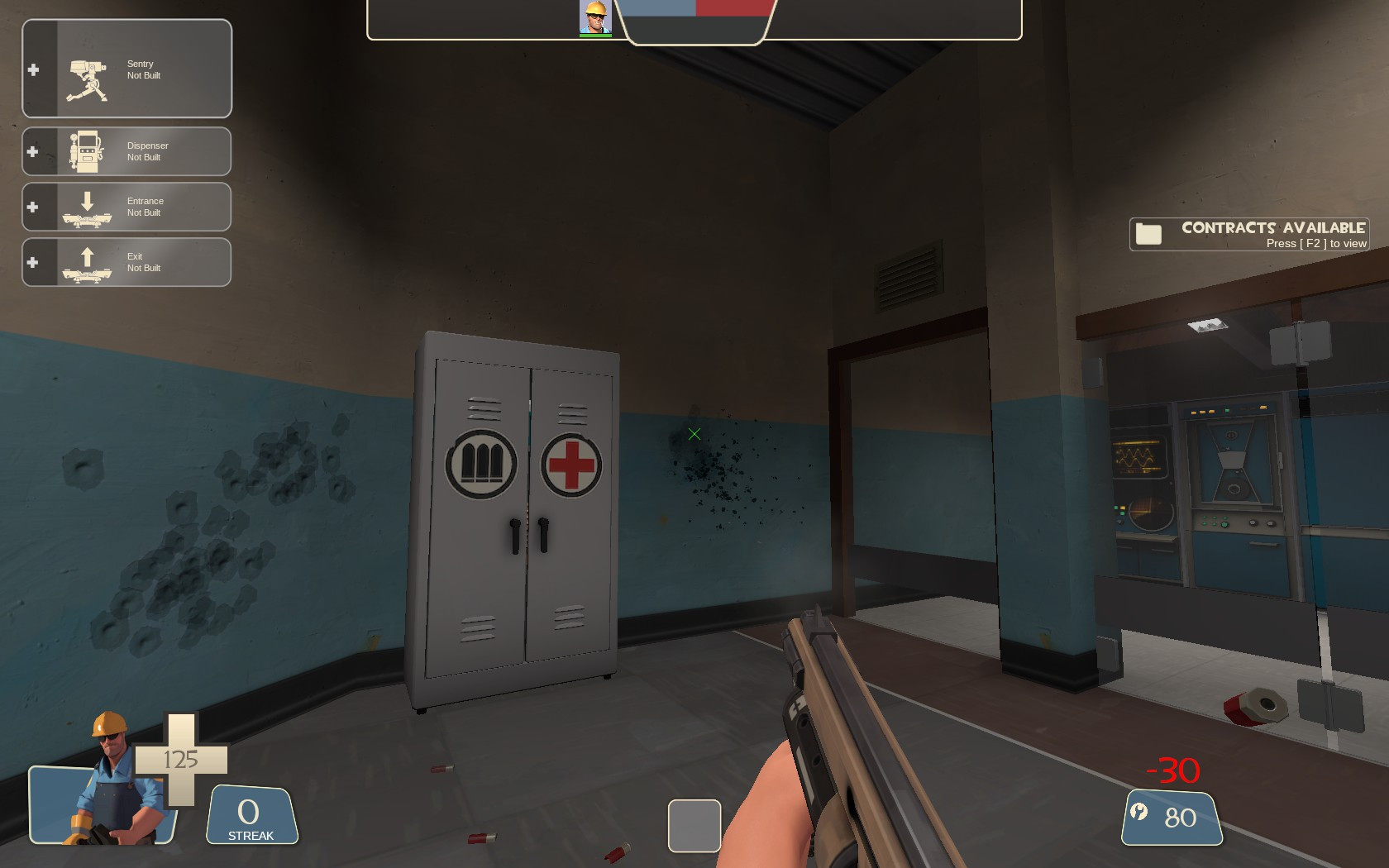Click the empty weapon slot box at bottom
1389x868 pixels.
(x=694, y=824)
